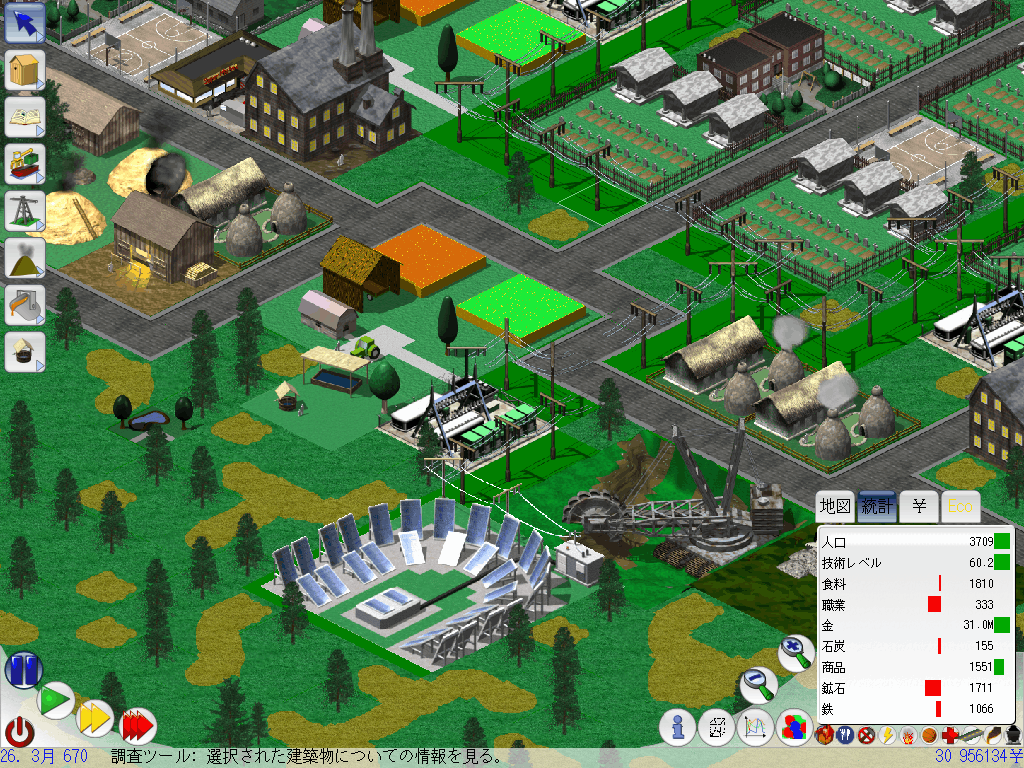
Task: Select the blue arrow query tool
Action: [24, 24]
